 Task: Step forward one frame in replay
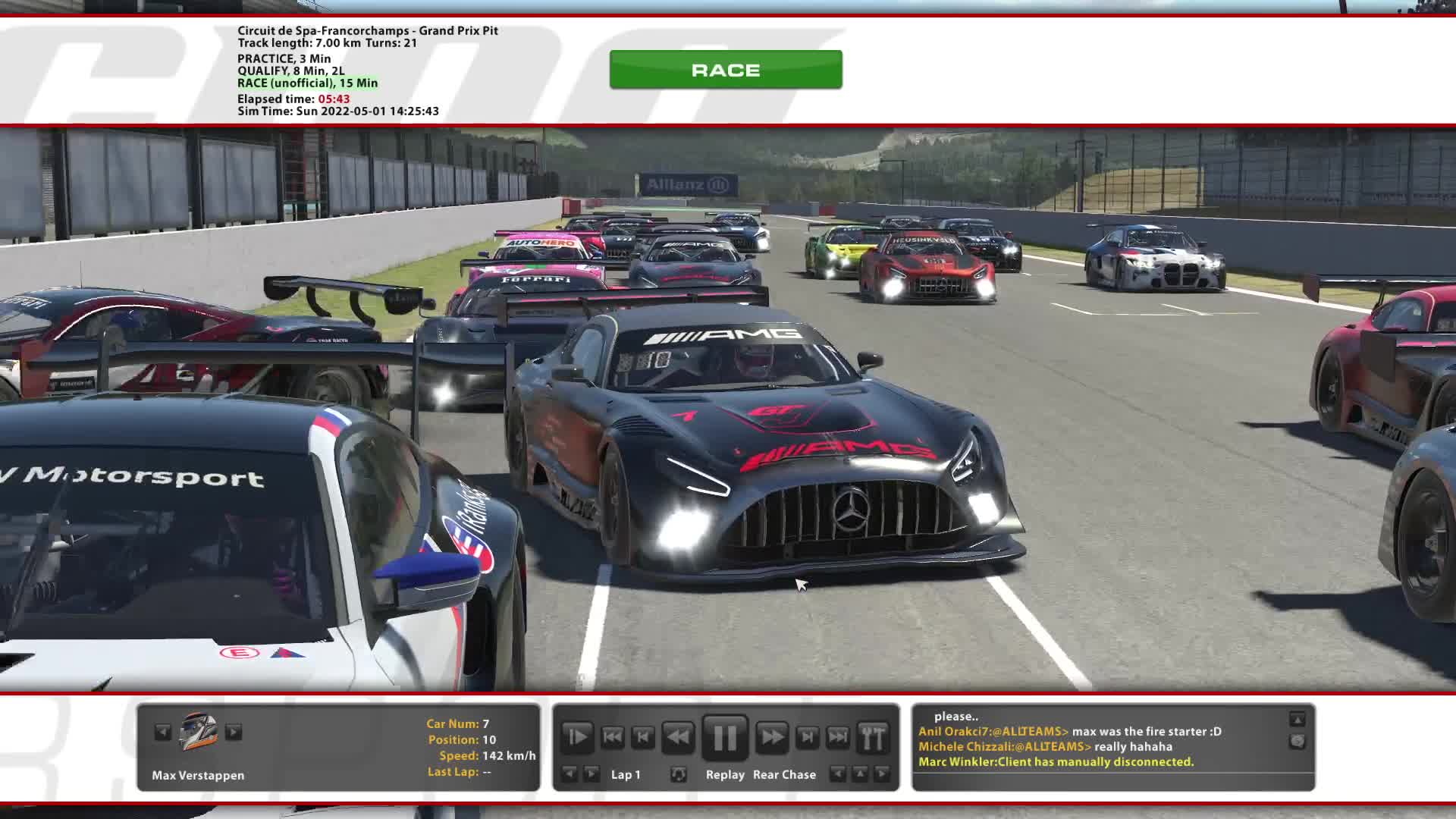(807, 737)
